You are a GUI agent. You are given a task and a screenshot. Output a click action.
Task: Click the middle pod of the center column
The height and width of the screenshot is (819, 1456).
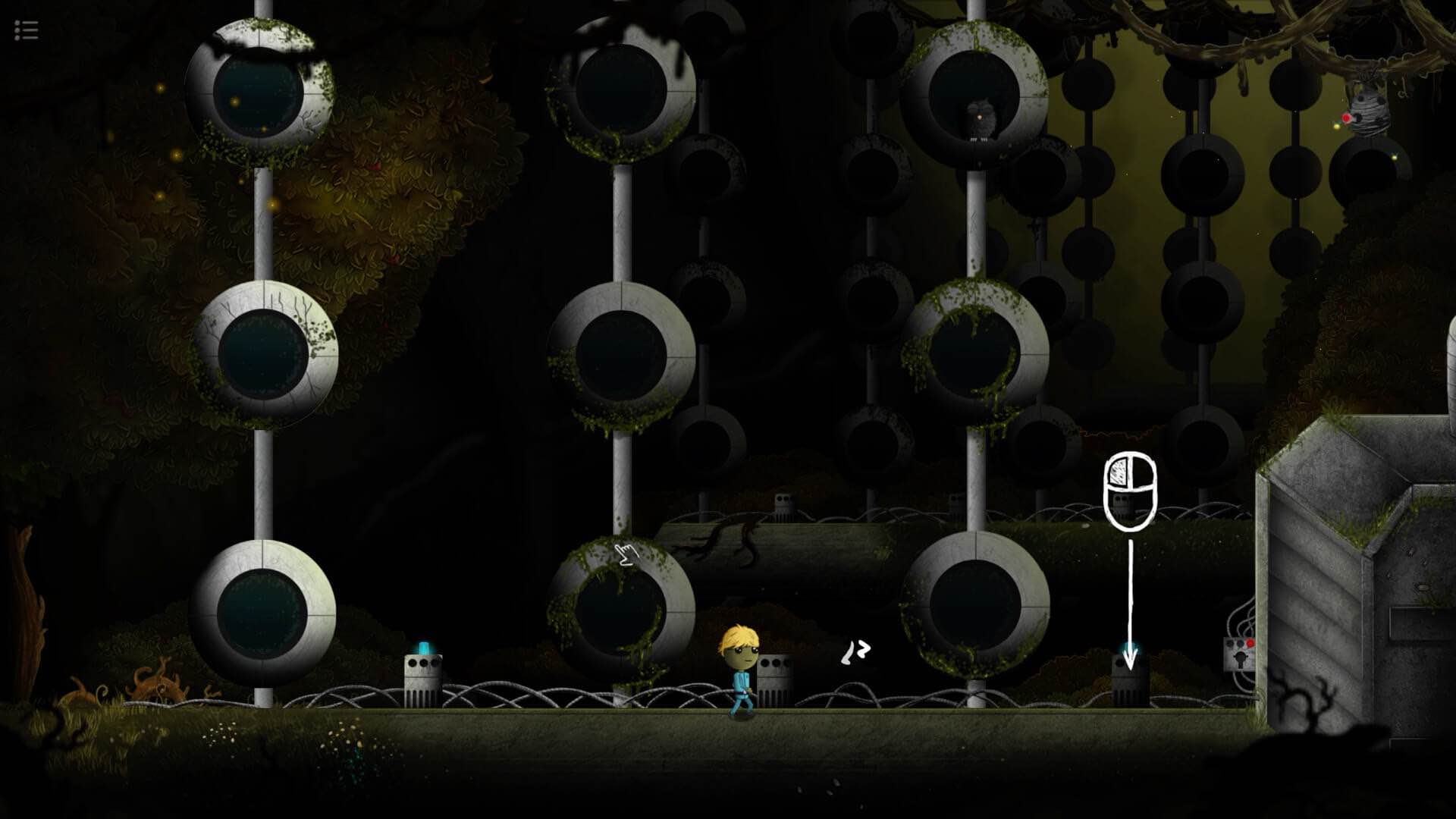click(x=622, y=356)
